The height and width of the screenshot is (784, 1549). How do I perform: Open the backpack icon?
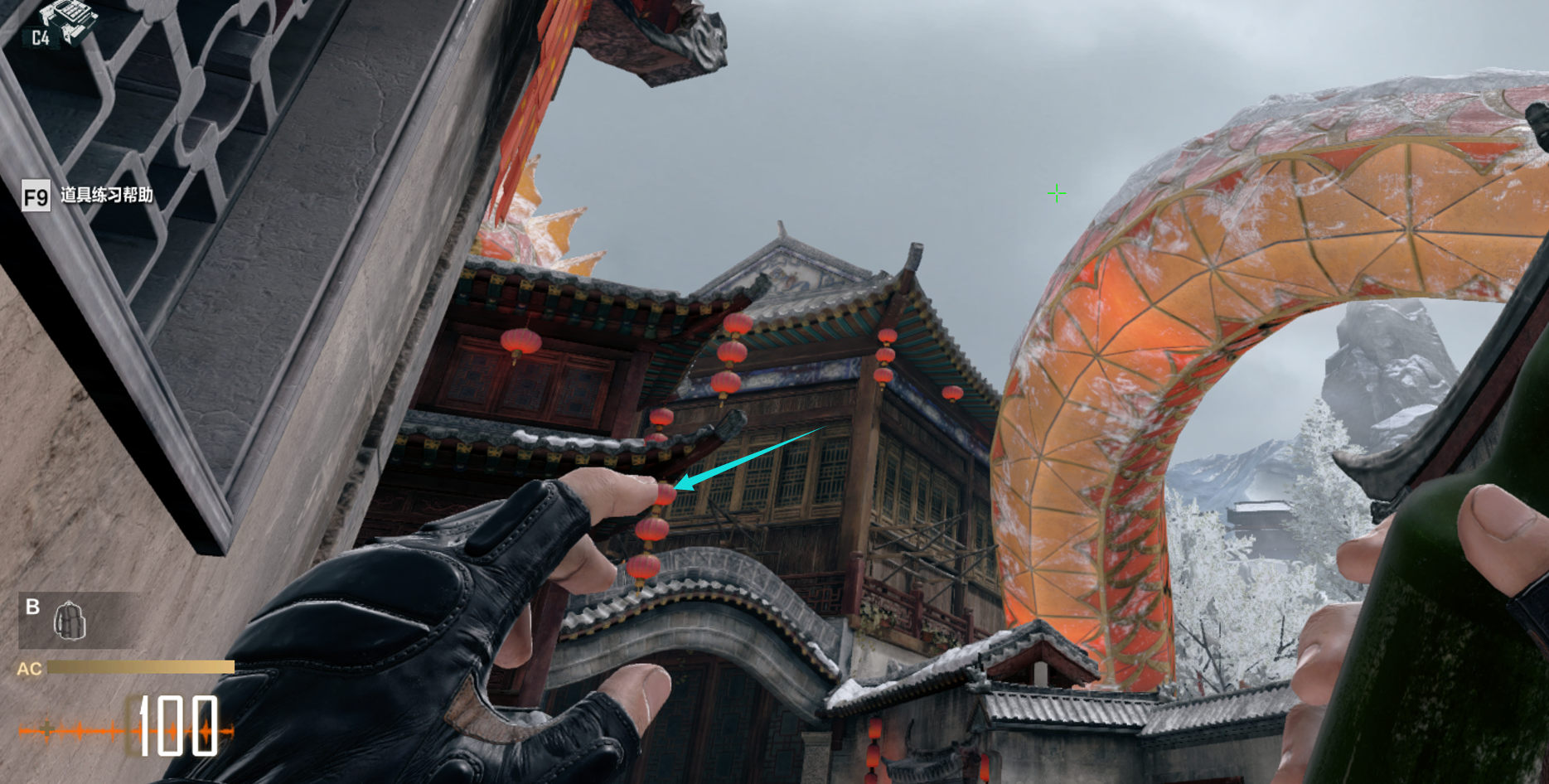(70, 621)
